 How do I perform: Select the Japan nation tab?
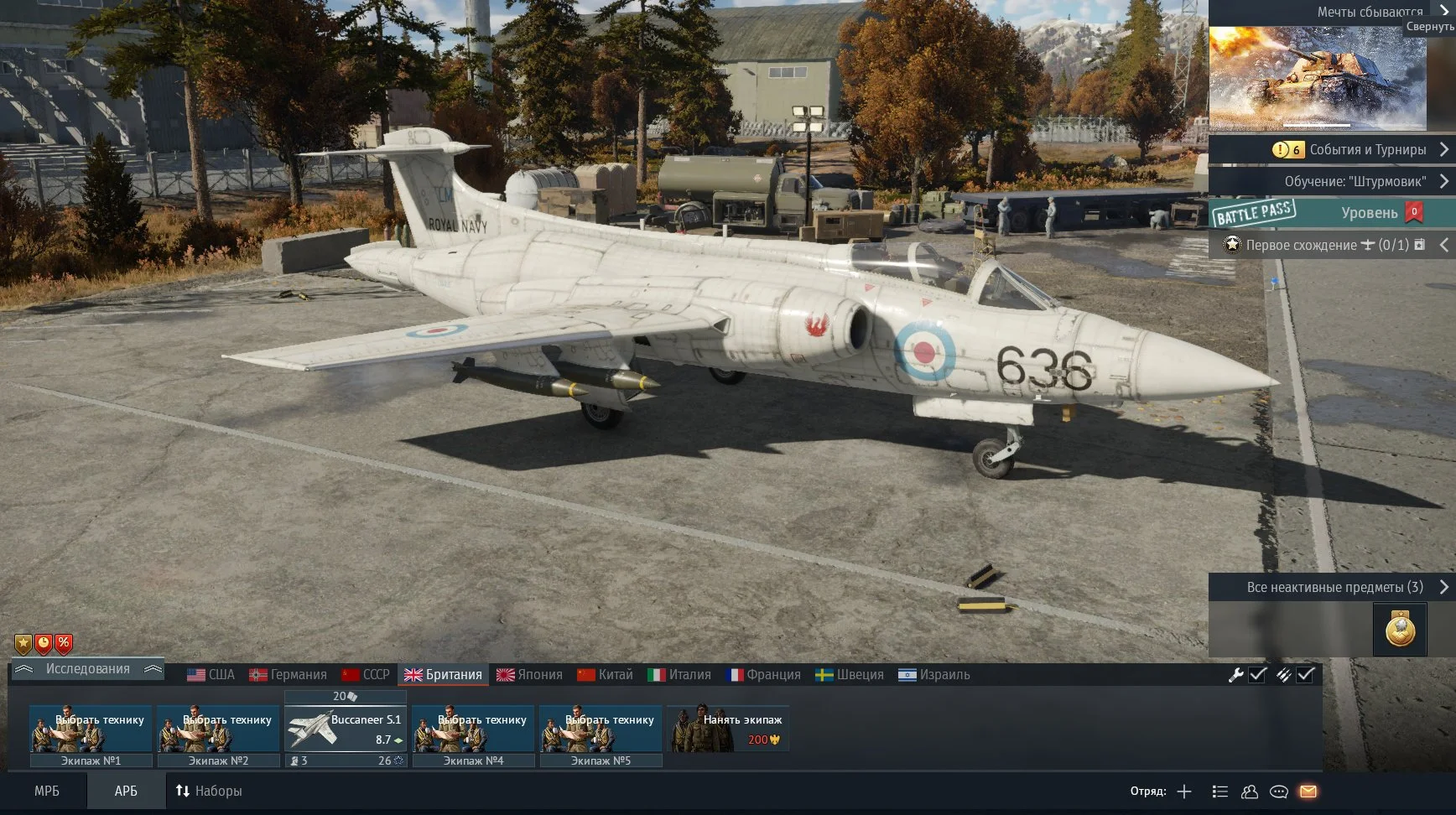pyautogui.click(x=529, y=675)
